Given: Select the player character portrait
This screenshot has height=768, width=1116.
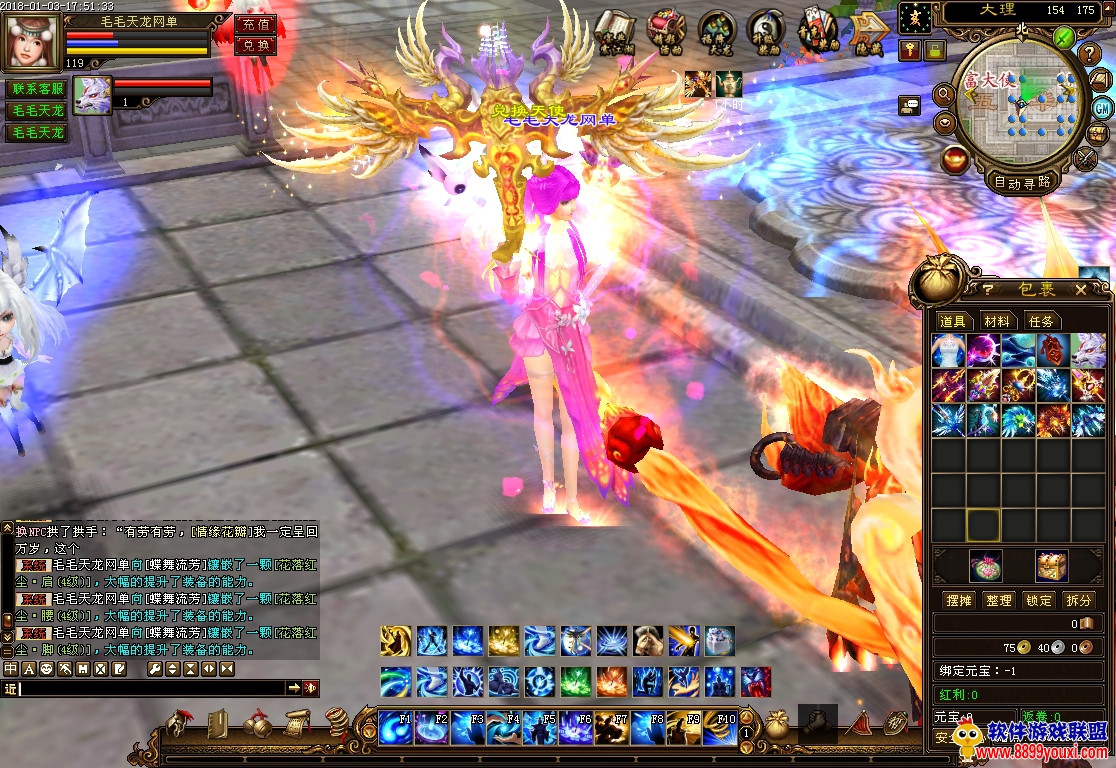Looking at the screenshot, I should pyautogui.click(x=32, y=39).
